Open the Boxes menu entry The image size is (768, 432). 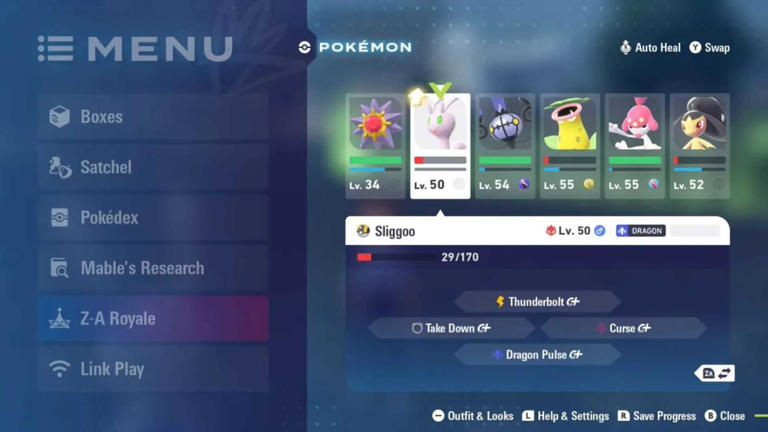click(x=152, y=117)
